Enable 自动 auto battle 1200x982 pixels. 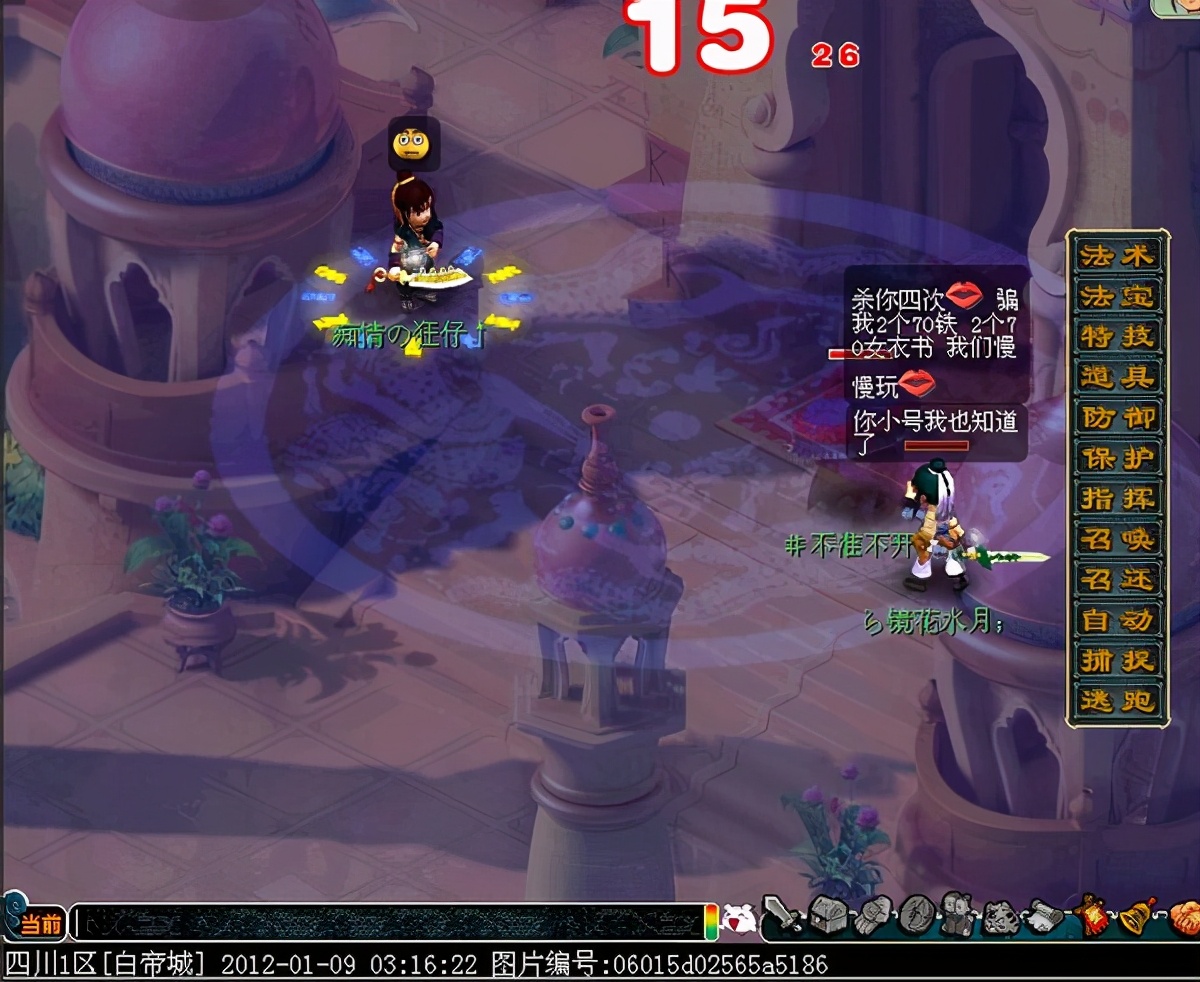tap(1118, 620)
